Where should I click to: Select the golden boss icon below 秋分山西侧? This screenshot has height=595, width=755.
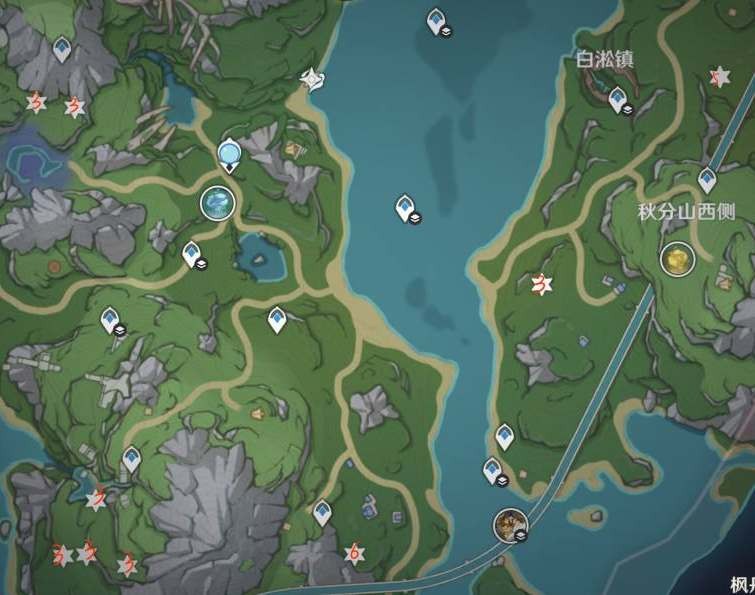677,260
